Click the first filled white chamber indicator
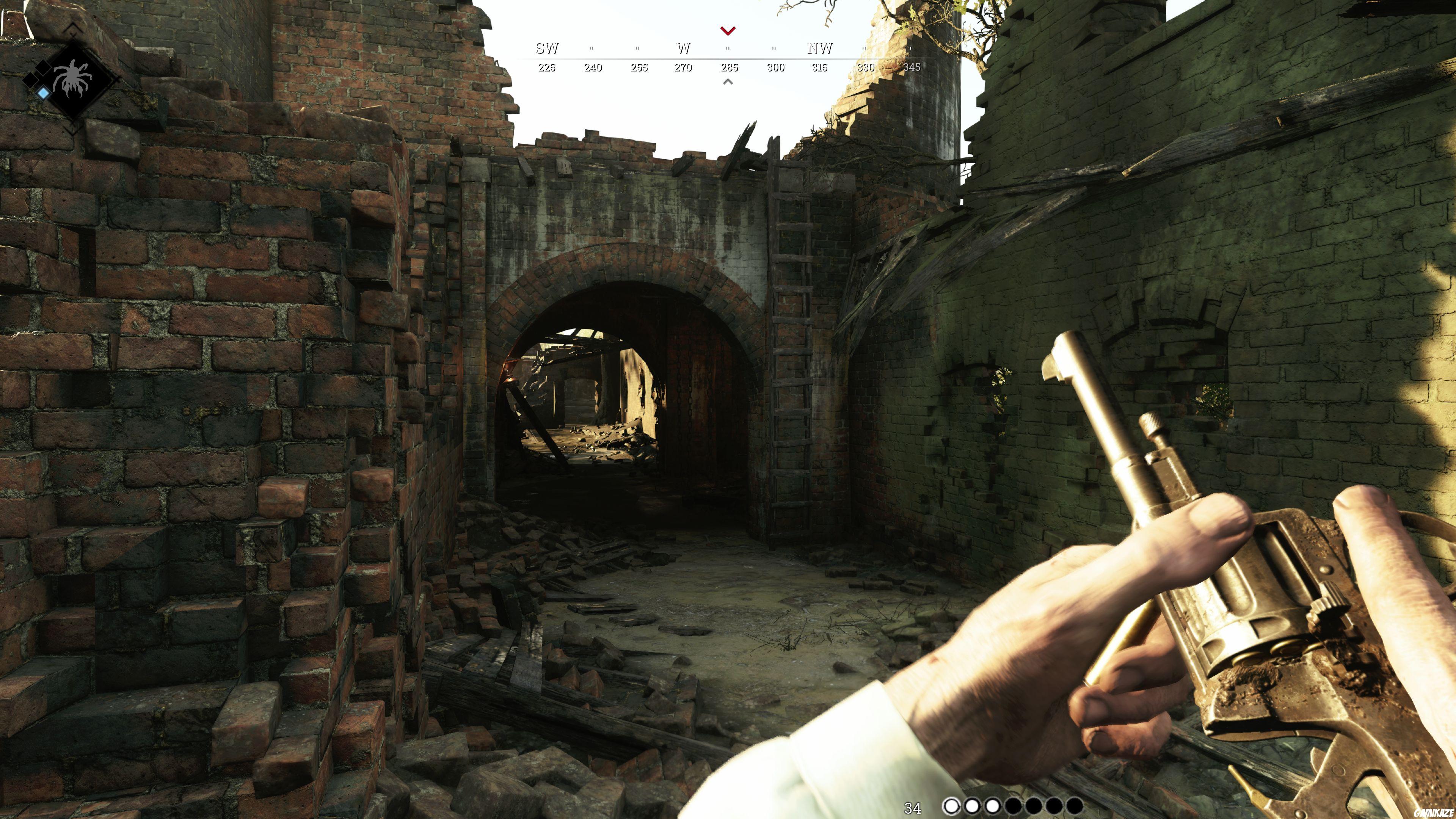Image resolution: width=1456 pixels, height=819 pixels. (952, 806)
